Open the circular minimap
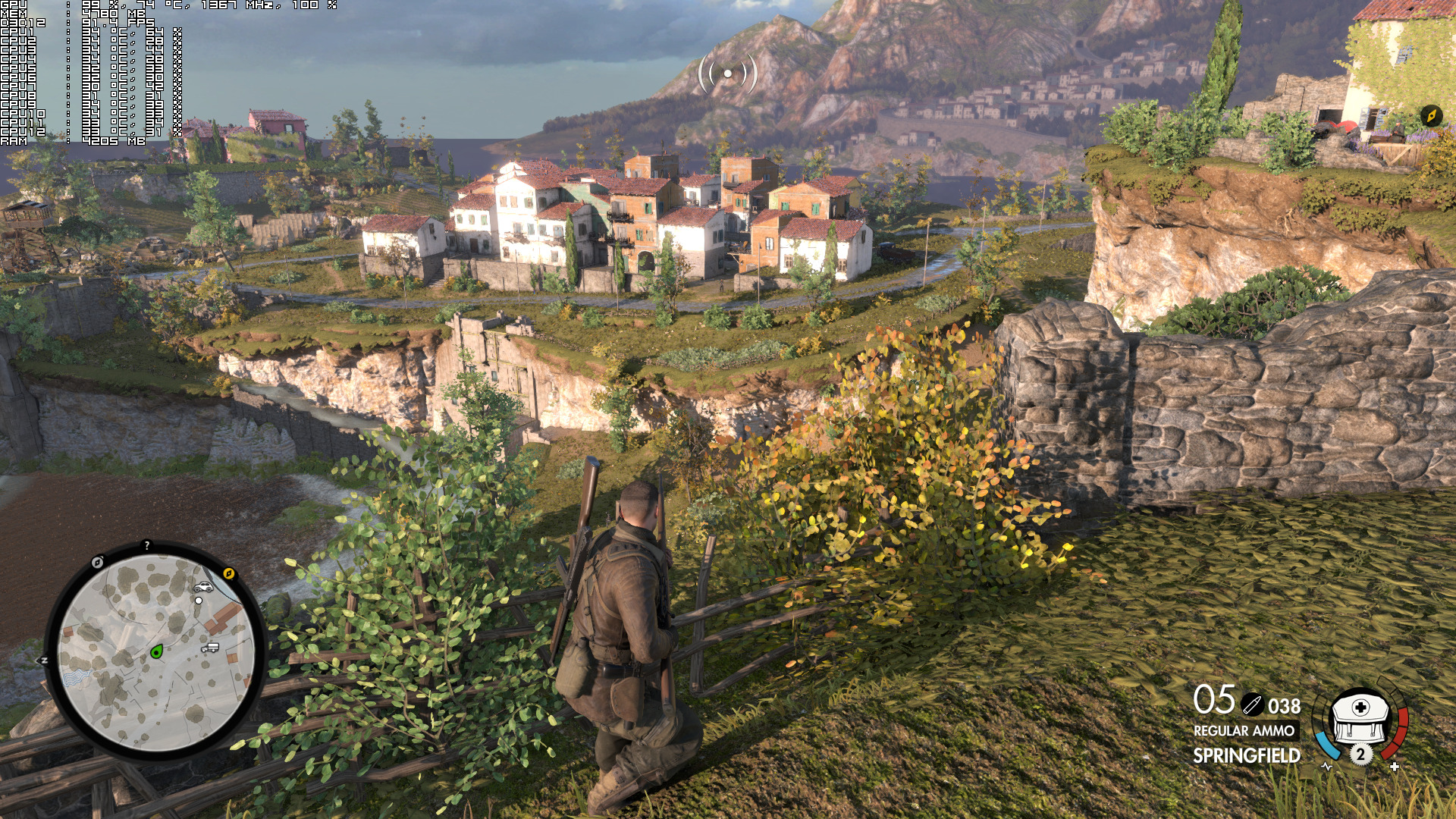This screenshot has height=819, width=1456. coord(155,652)
